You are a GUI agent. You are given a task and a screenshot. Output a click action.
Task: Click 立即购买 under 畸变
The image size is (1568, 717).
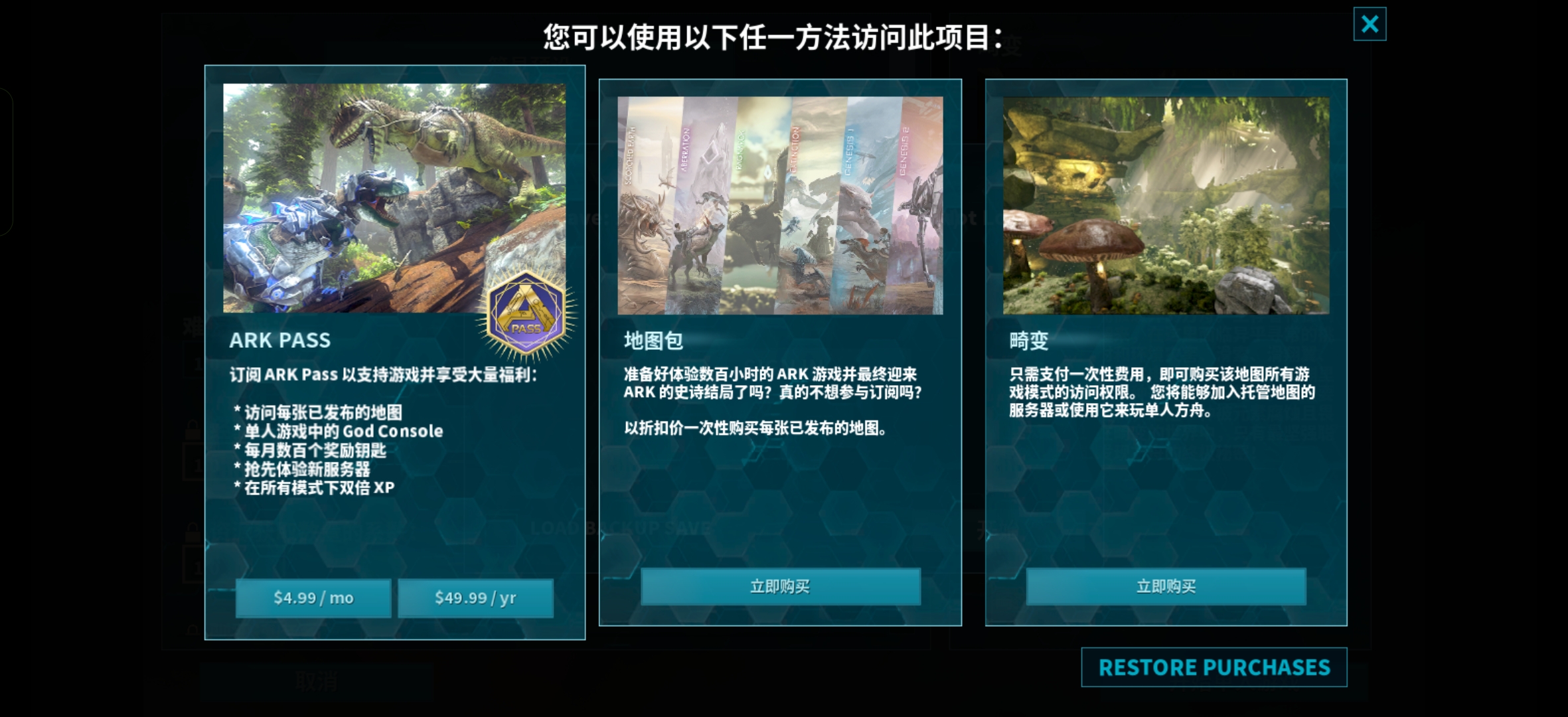1166,586
